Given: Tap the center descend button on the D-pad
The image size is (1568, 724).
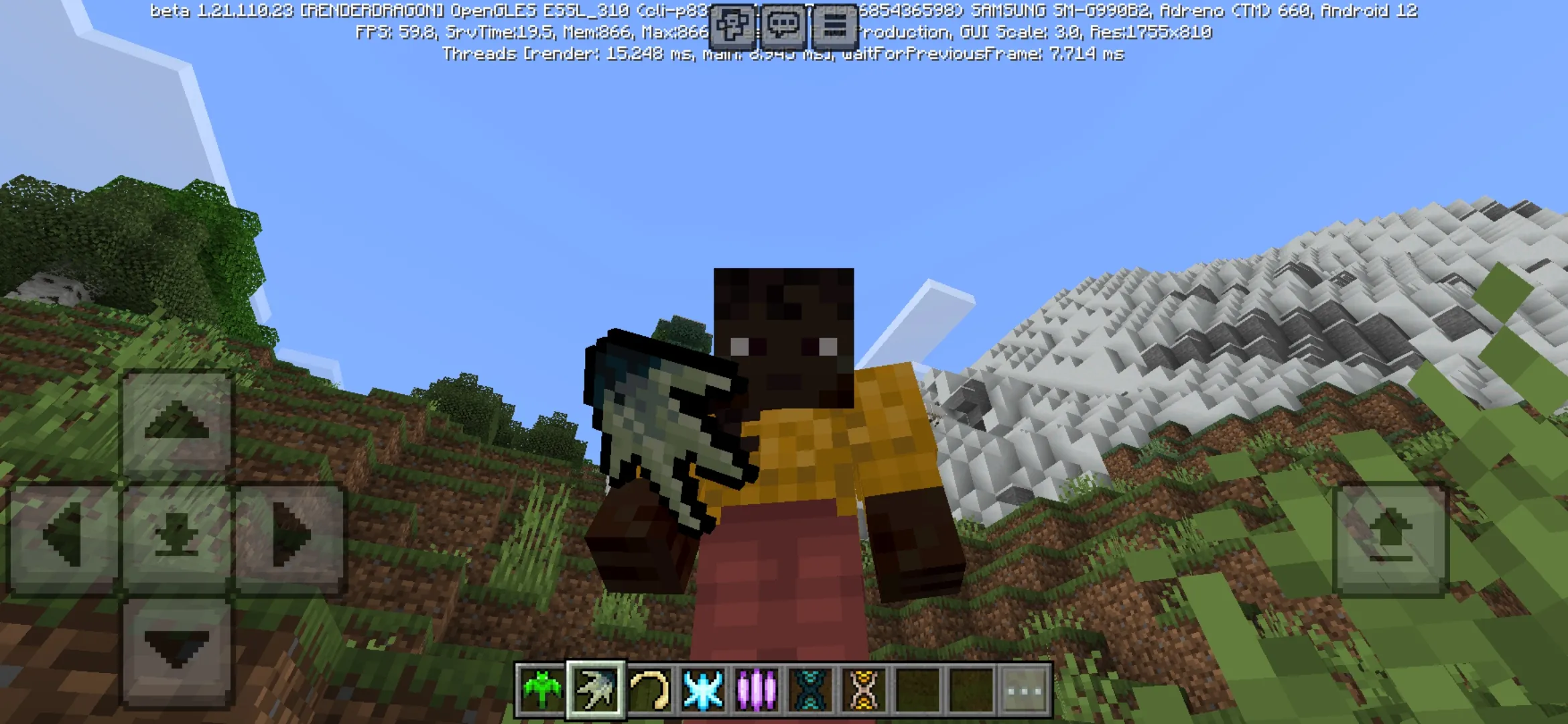Looking at the screenshot, I should point(174,536).
